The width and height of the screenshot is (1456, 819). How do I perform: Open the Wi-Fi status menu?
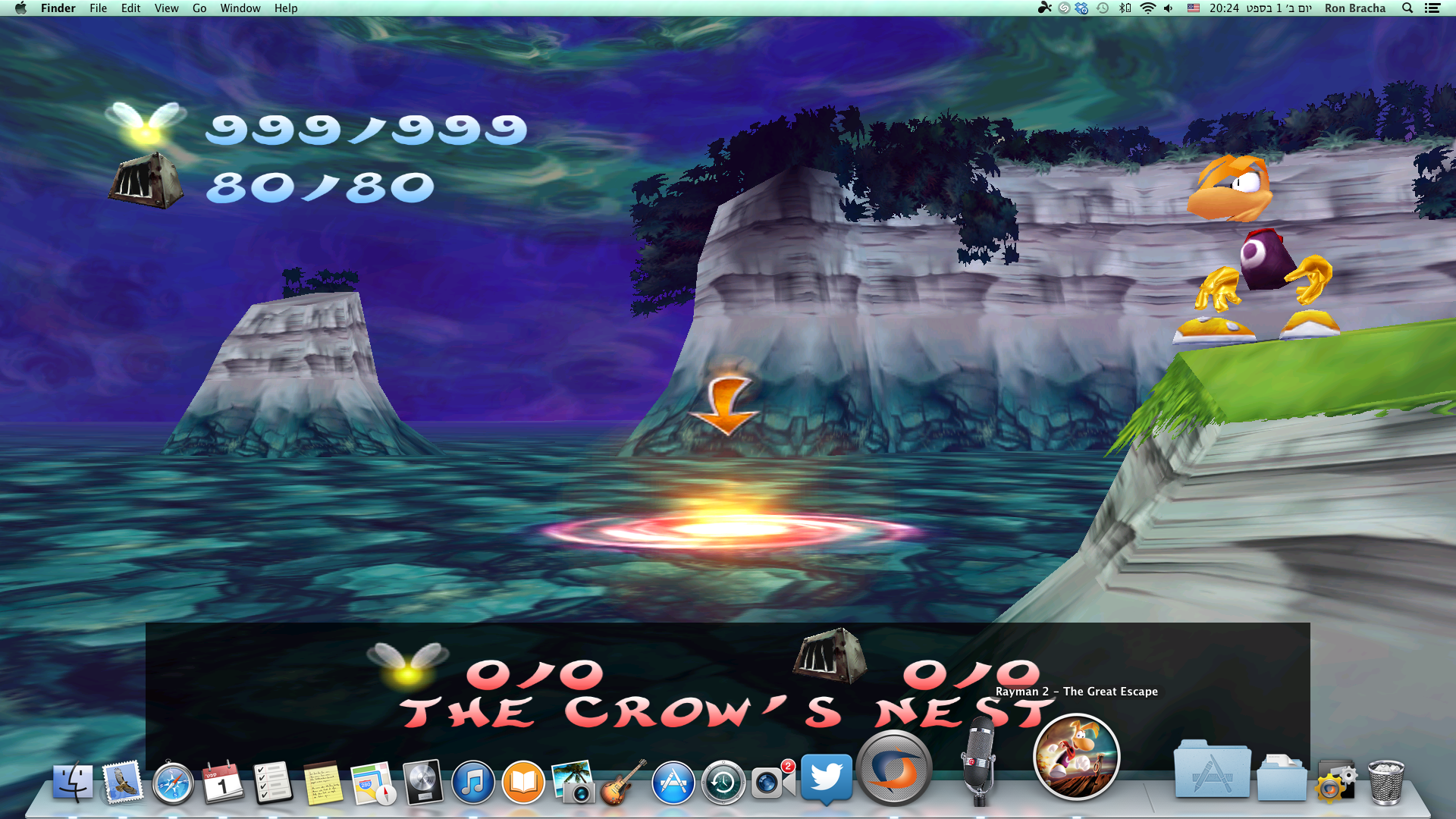(1148, 8)
